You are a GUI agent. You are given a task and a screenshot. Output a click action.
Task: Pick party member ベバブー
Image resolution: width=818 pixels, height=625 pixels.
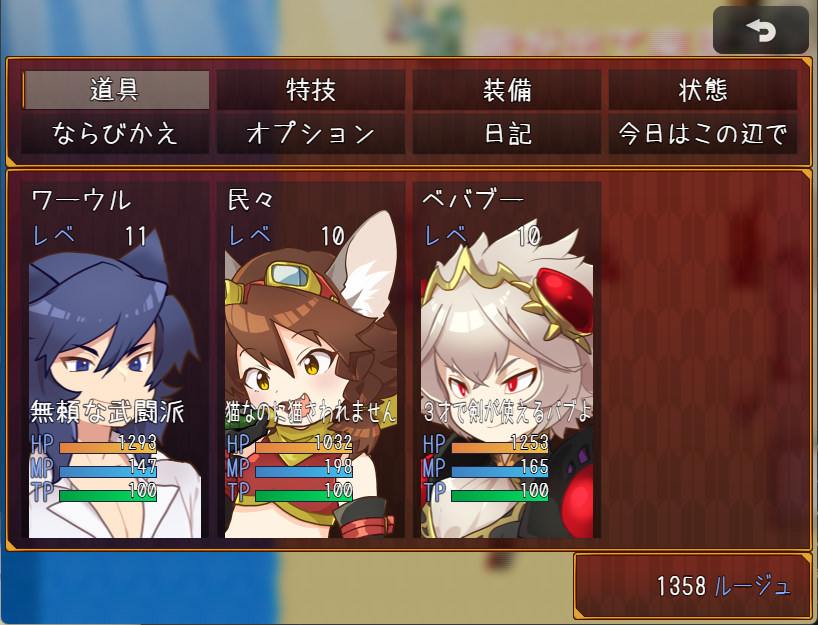pos(507,360)
